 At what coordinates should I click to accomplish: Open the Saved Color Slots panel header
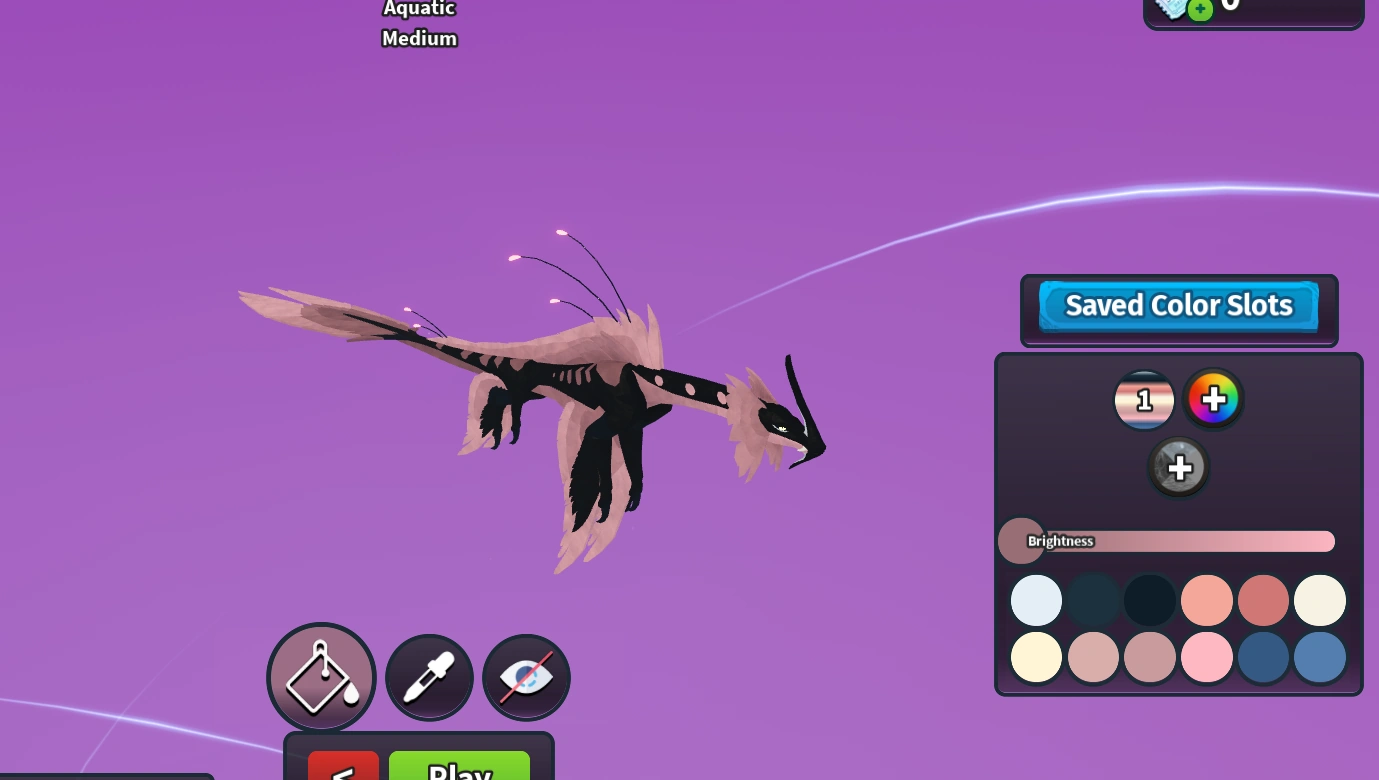[x=1179, y=305]
